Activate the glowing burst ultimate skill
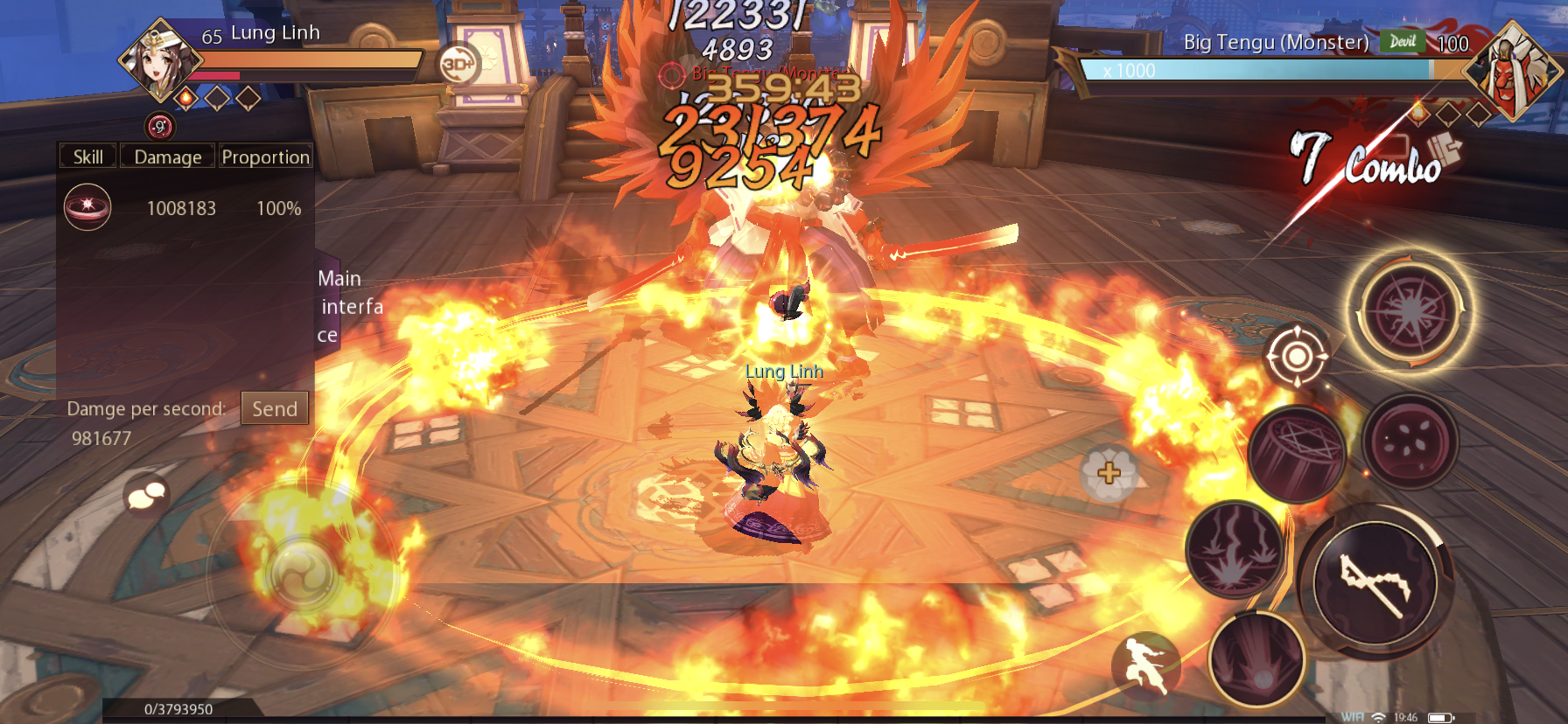Screen dimensions: 1568x724 (x=1410, y=310)
